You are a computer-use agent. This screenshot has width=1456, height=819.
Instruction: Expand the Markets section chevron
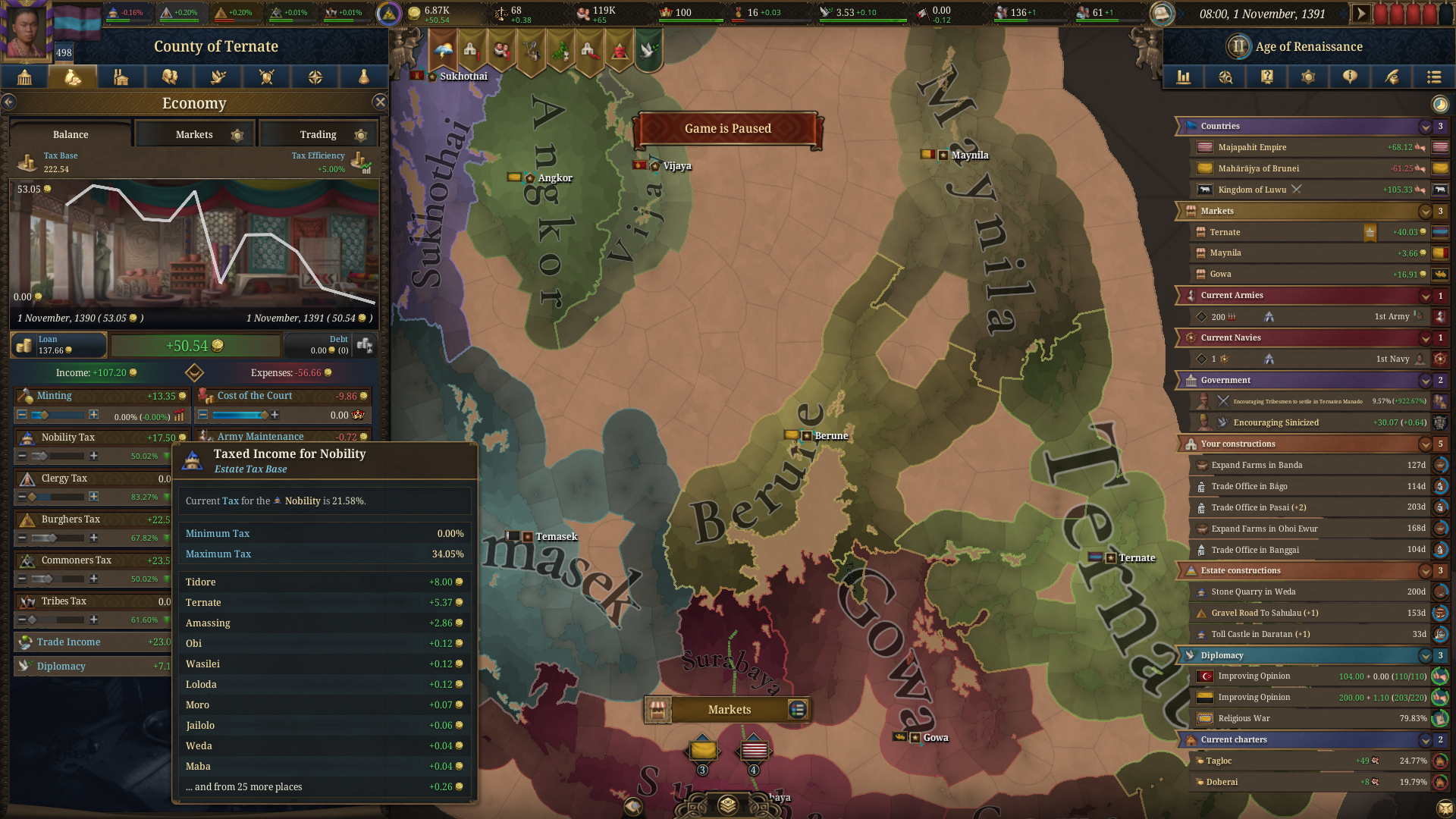pyautogui.click(x=1424, y=212)
